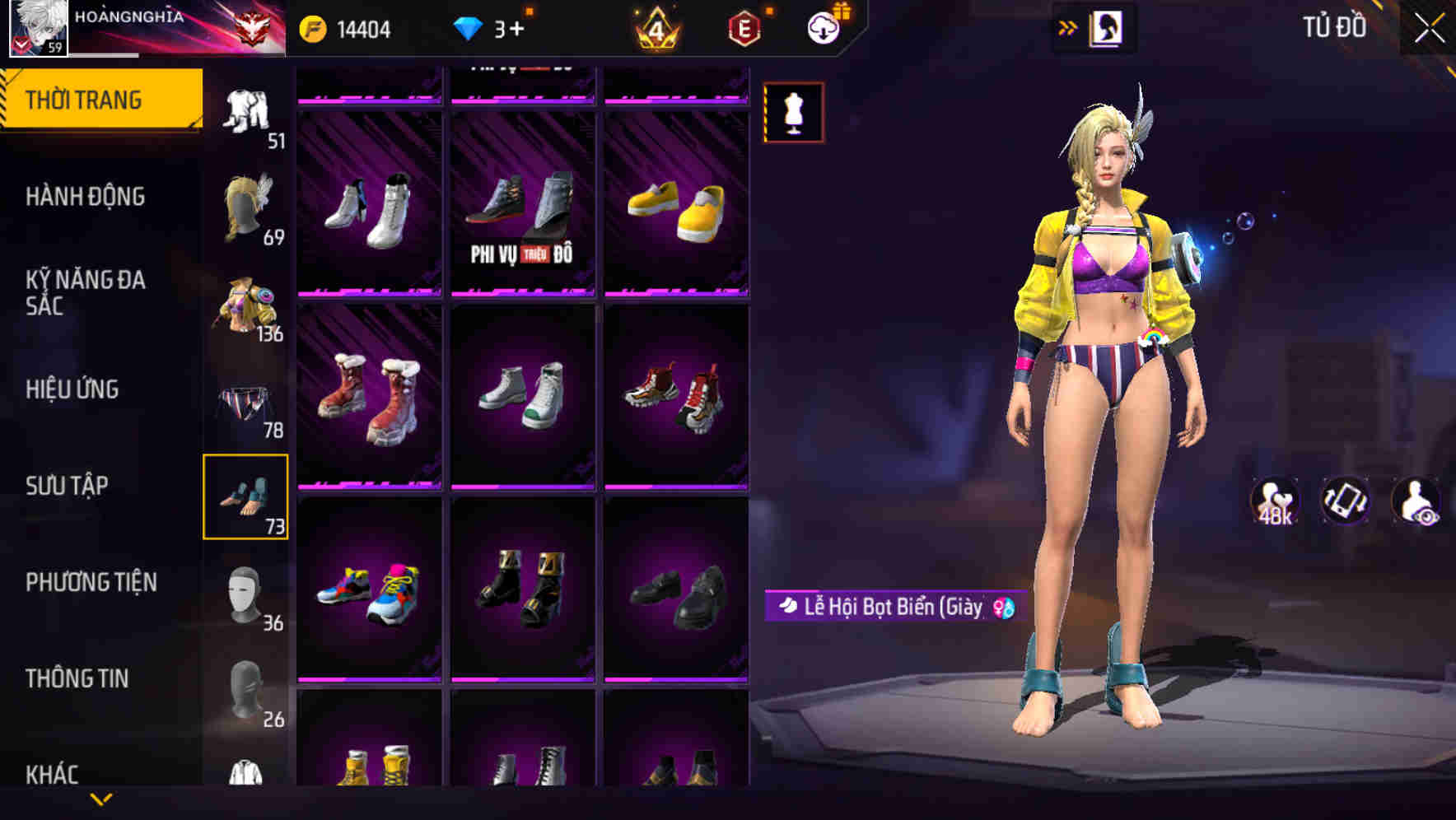Select the shoes category showing 73 items
The width and height of the screenshot is (1456, 820).
pyautogui.click(x=246, y=495)
